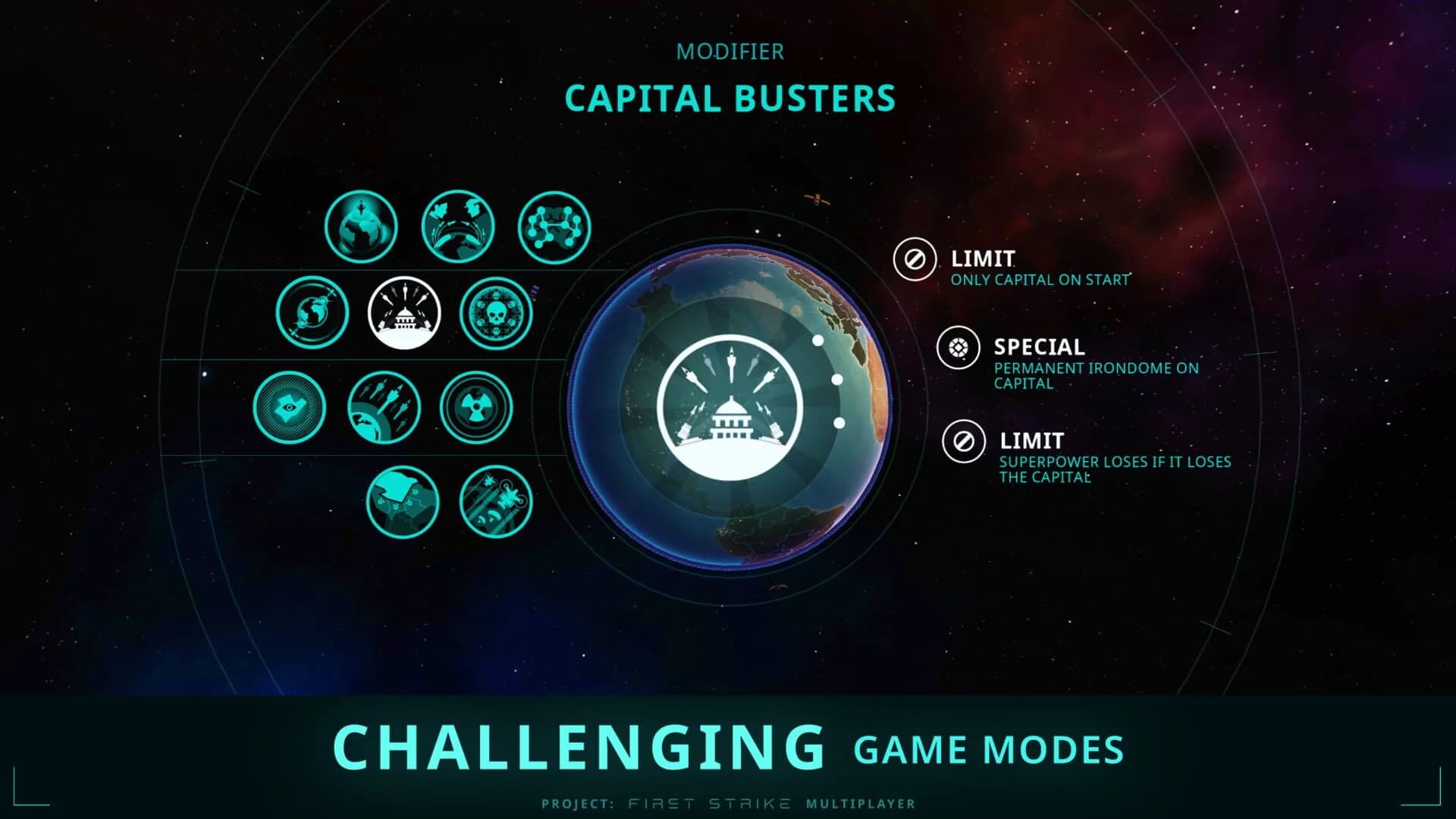Viewport: 1456px width, 819px height.
Task: Toggle the bottom white dot indicator on the globe
Action: point(839,425)
